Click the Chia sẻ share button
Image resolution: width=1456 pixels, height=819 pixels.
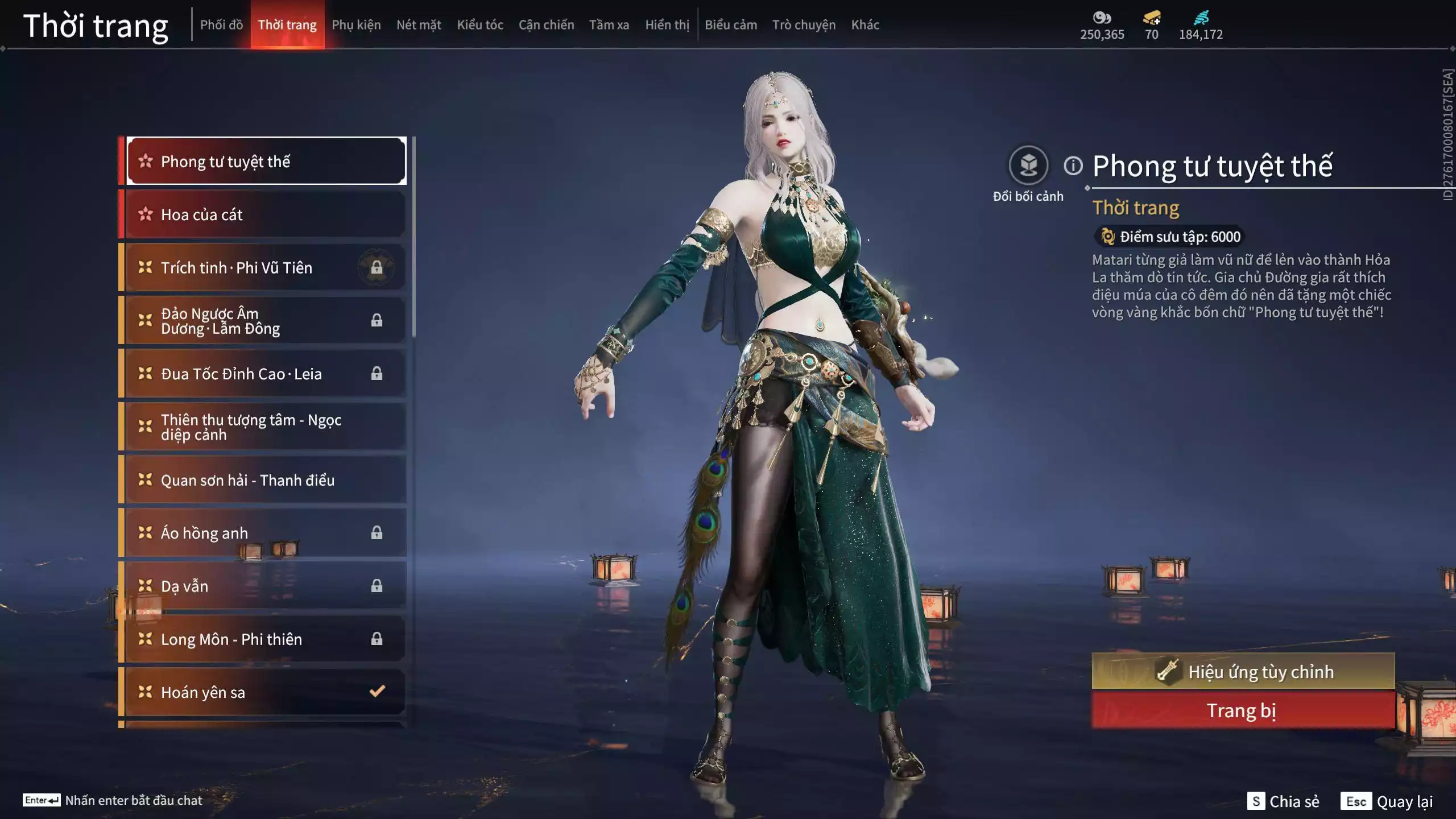[1283, 801]
